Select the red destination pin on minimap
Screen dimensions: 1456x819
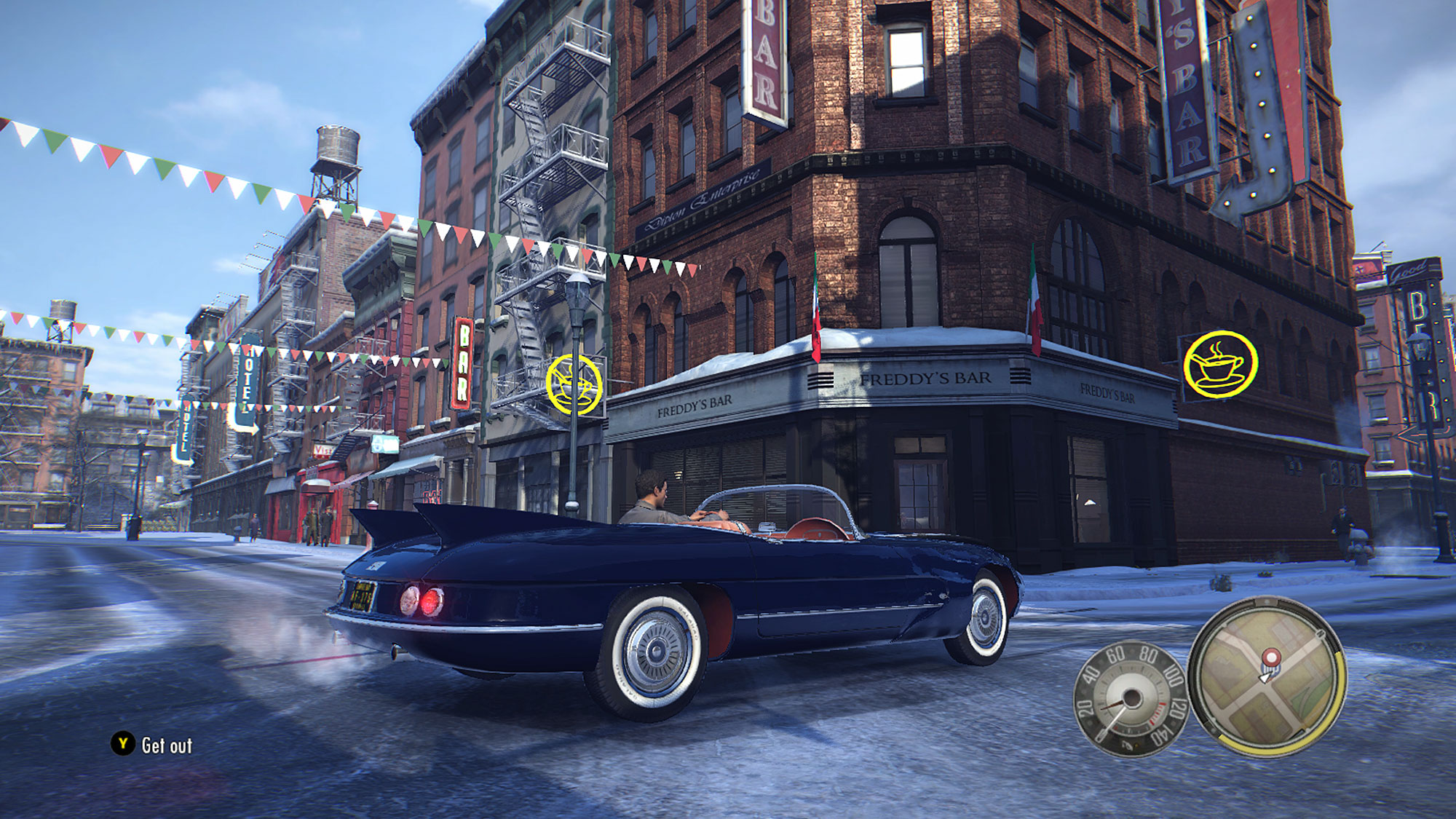[x=1271, y=658]
